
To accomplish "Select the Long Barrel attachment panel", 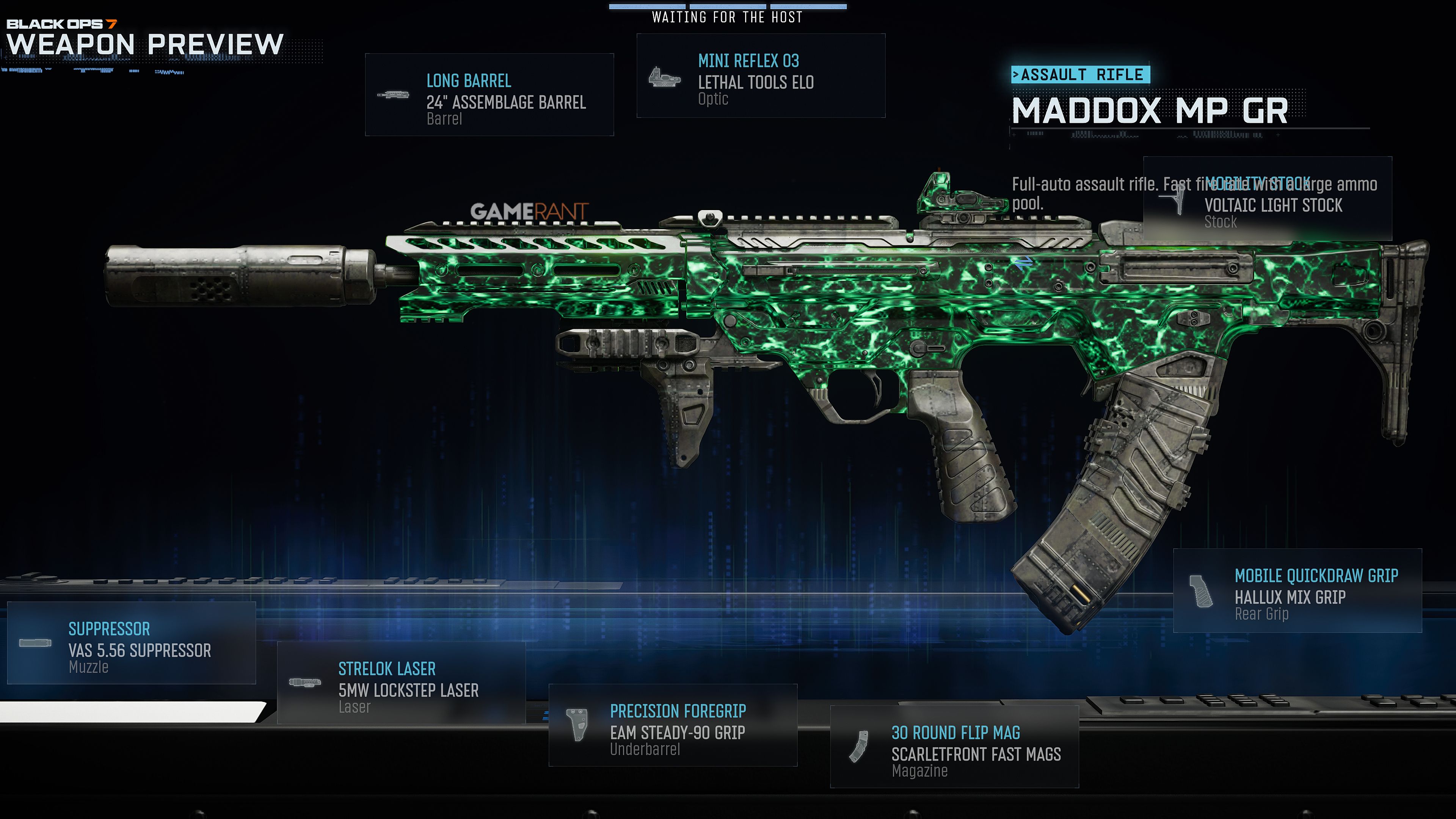I will point(489,95).
